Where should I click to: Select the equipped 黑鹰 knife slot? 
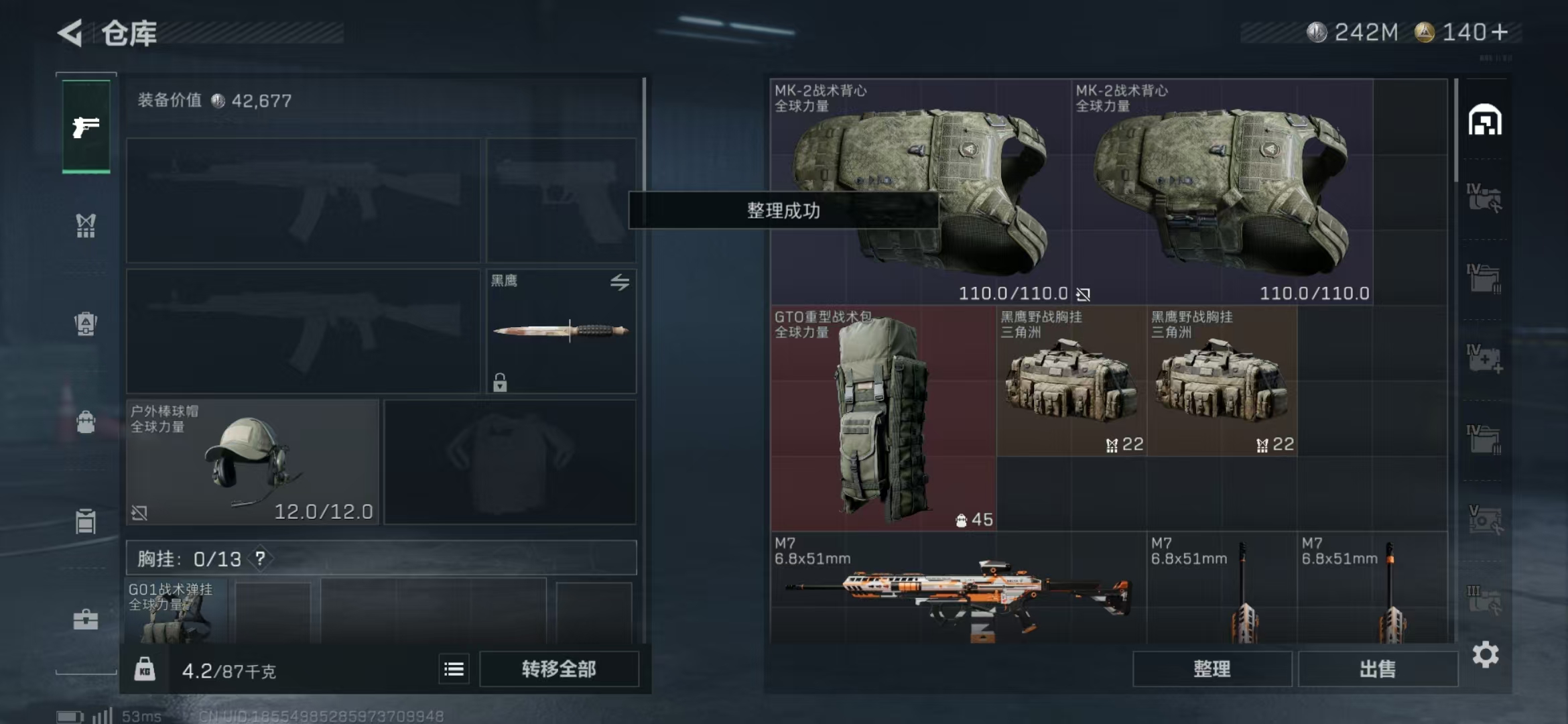point(560,330)
